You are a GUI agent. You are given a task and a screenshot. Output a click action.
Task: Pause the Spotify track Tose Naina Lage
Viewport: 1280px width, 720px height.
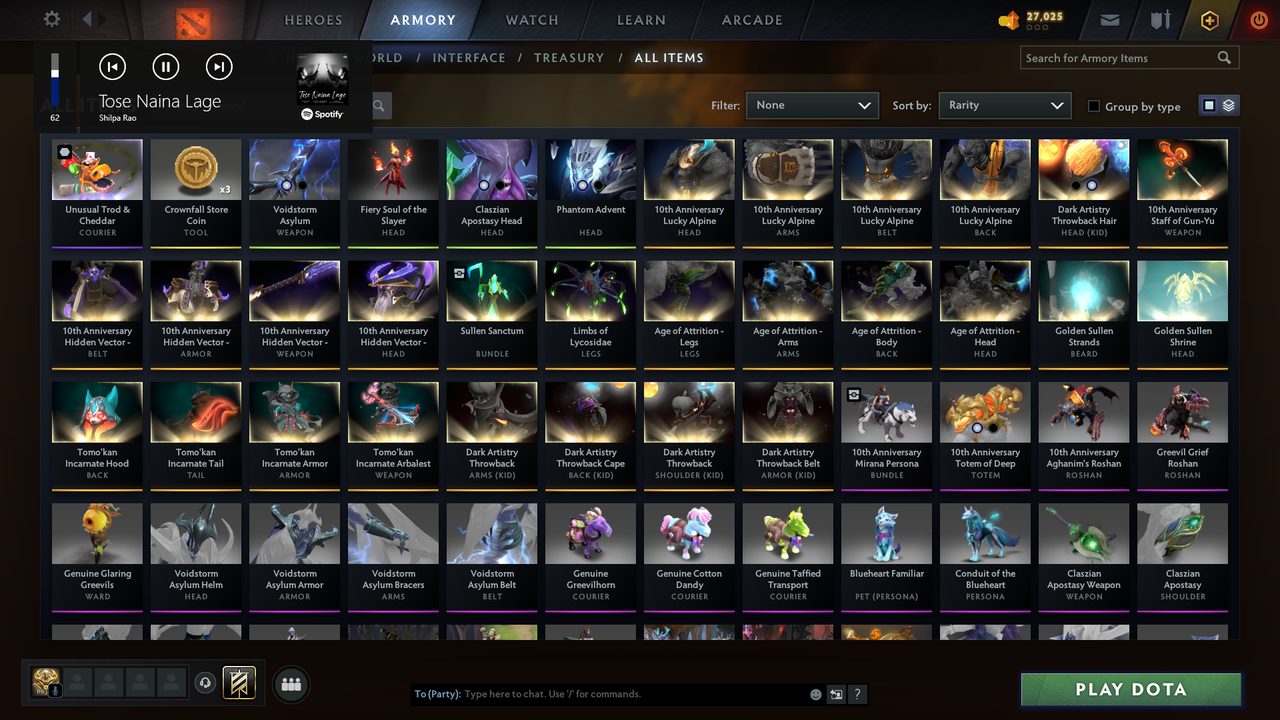tap(165, 66)
